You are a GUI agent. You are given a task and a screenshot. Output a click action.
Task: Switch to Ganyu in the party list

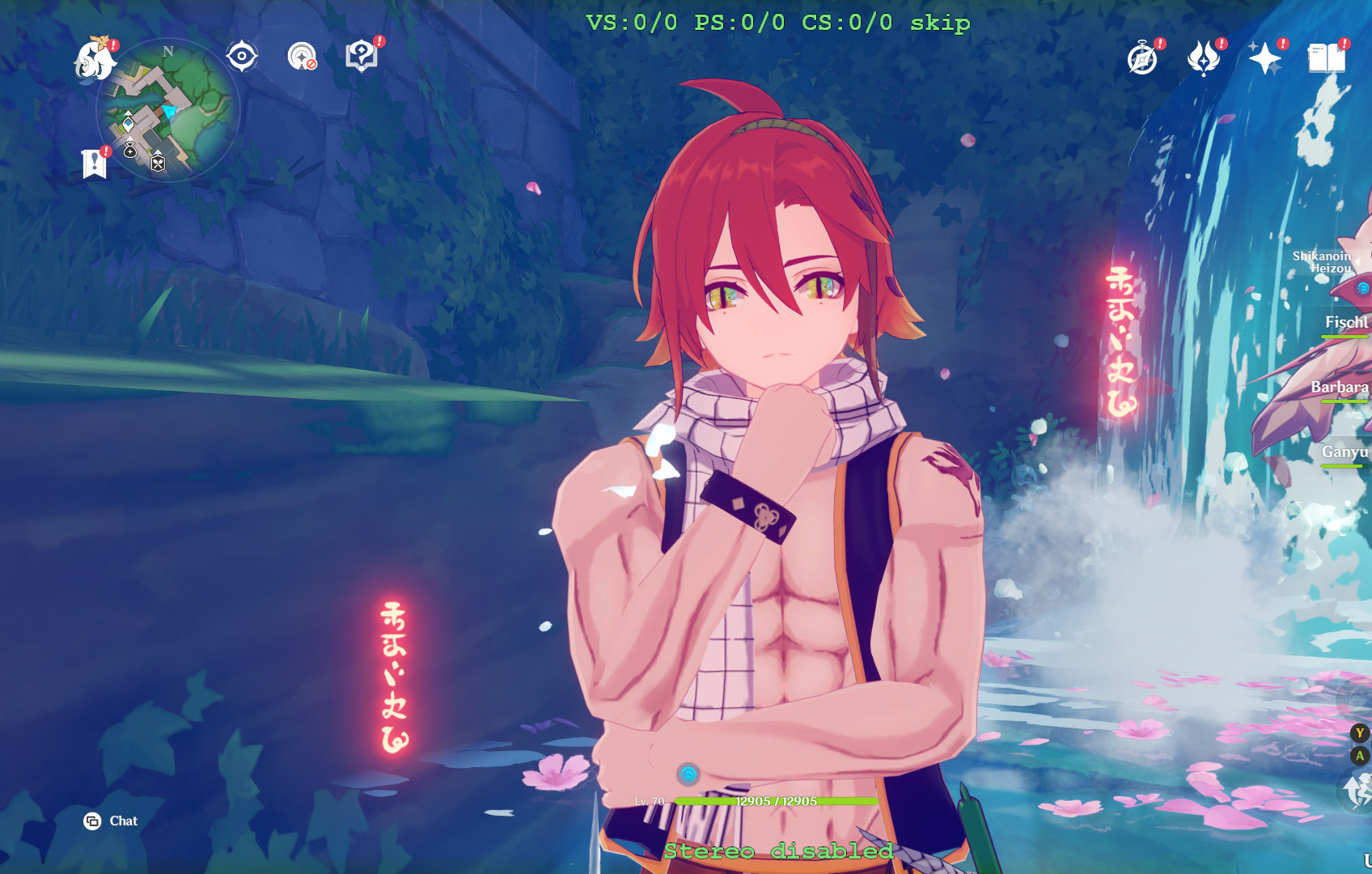pyautogui.click(x=1345, y=453)
